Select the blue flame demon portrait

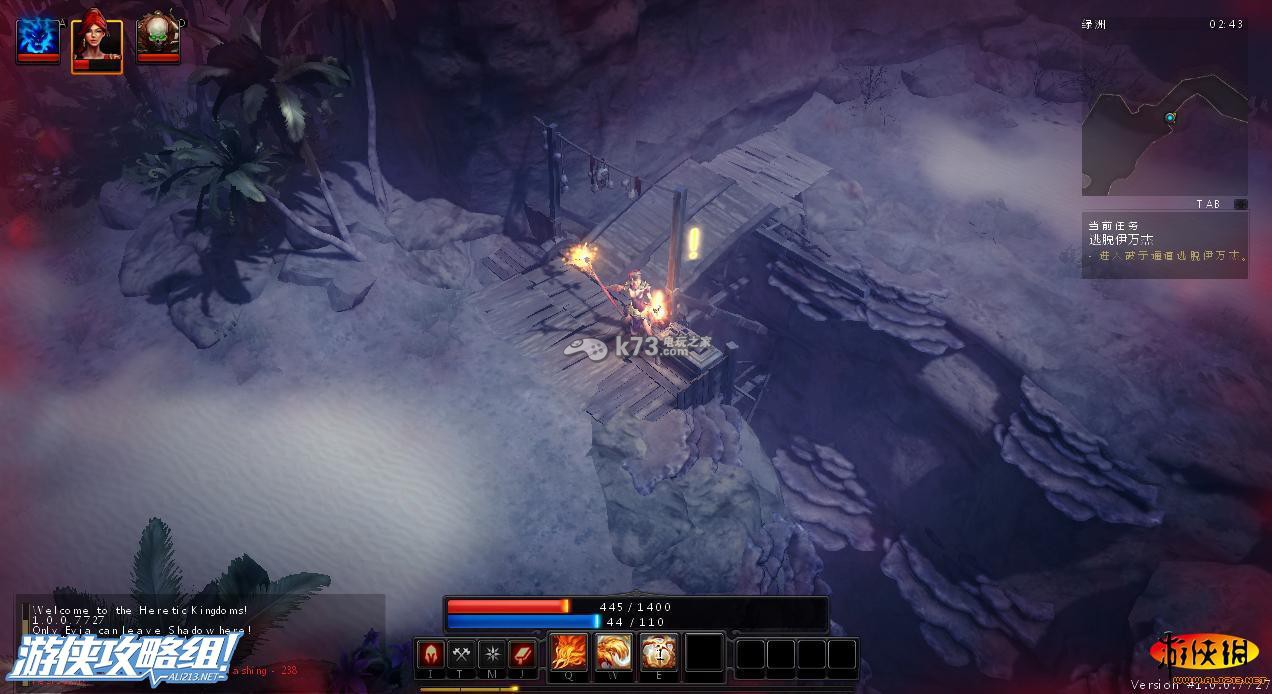(x=37, y=38)
